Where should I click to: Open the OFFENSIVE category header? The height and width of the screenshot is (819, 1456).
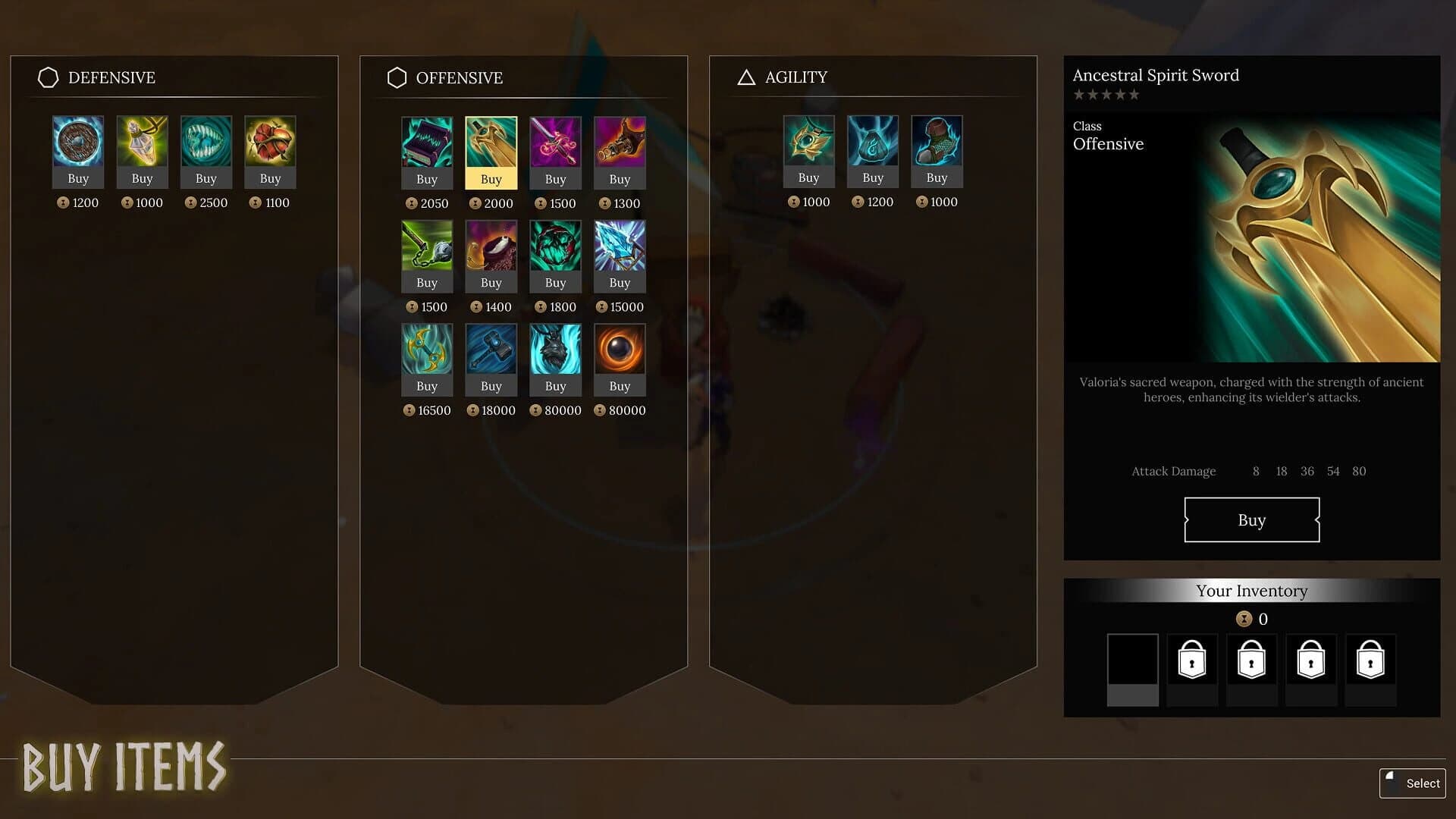[x=458, y=77]
